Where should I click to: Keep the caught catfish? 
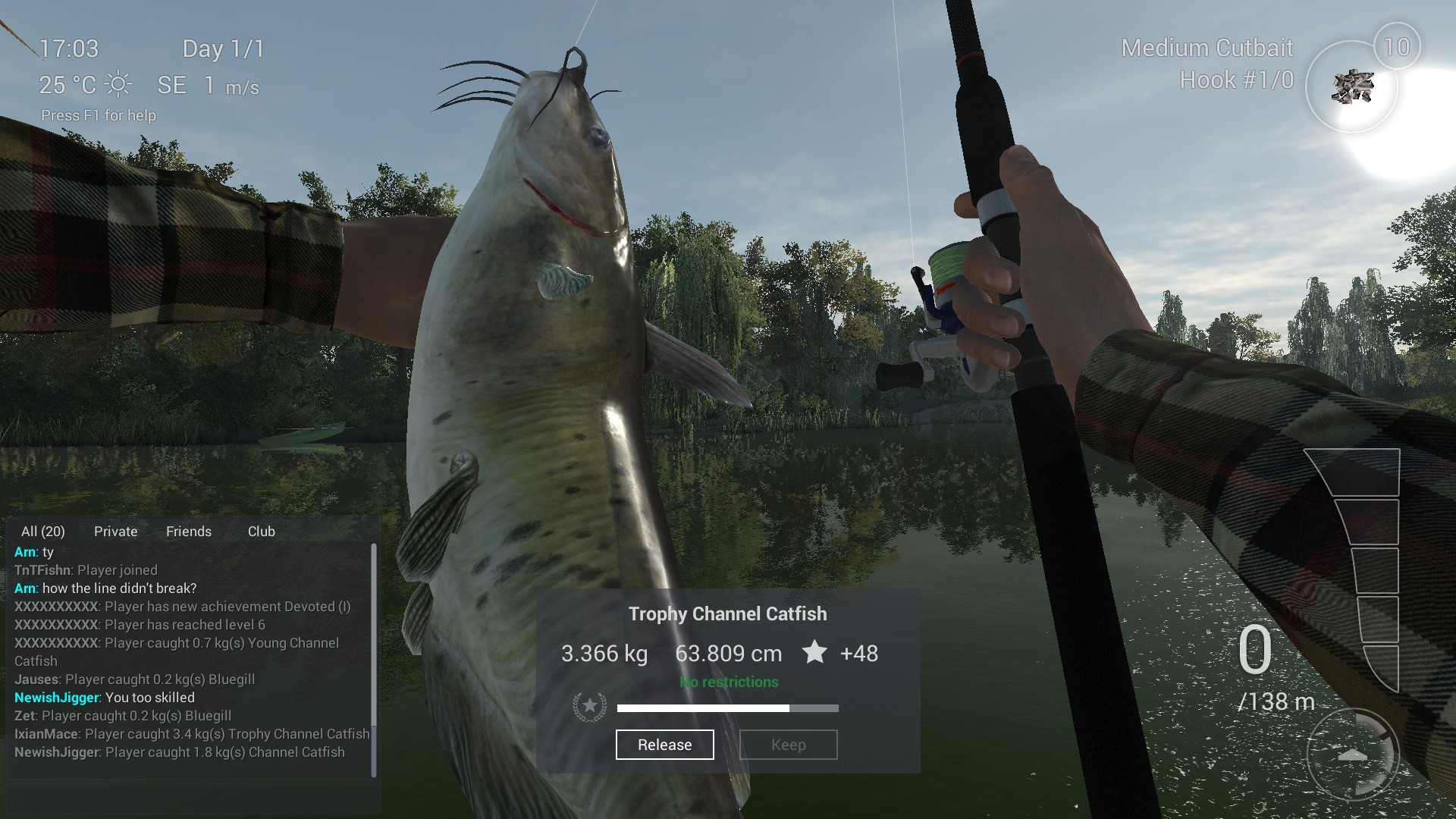(788, 745)
